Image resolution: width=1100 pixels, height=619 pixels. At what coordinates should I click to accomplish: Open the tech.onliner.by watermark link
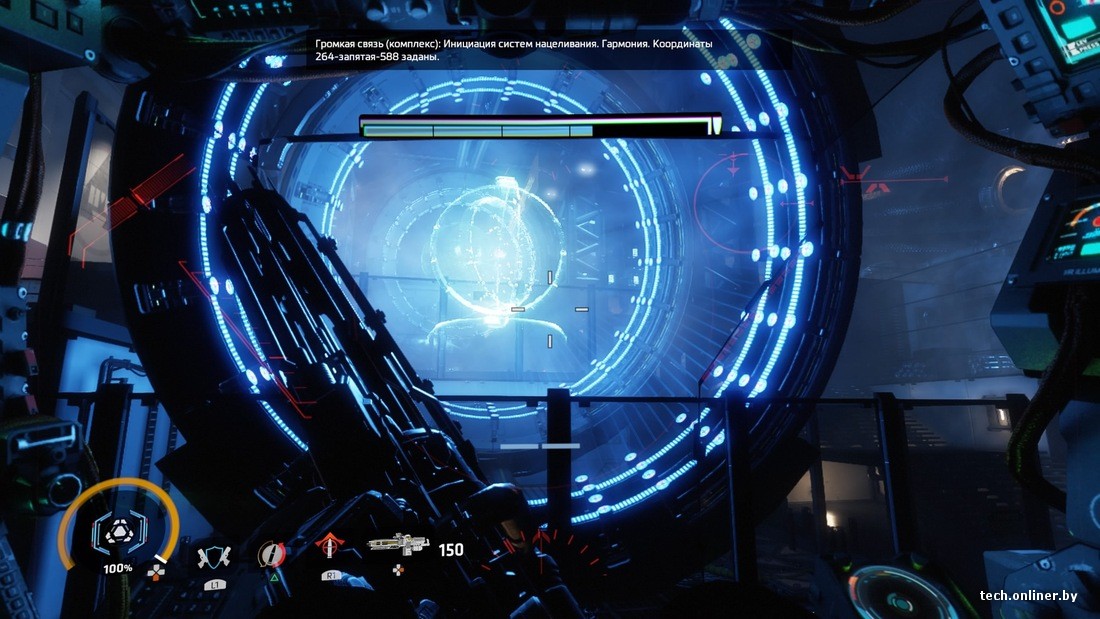point(1028,596)
